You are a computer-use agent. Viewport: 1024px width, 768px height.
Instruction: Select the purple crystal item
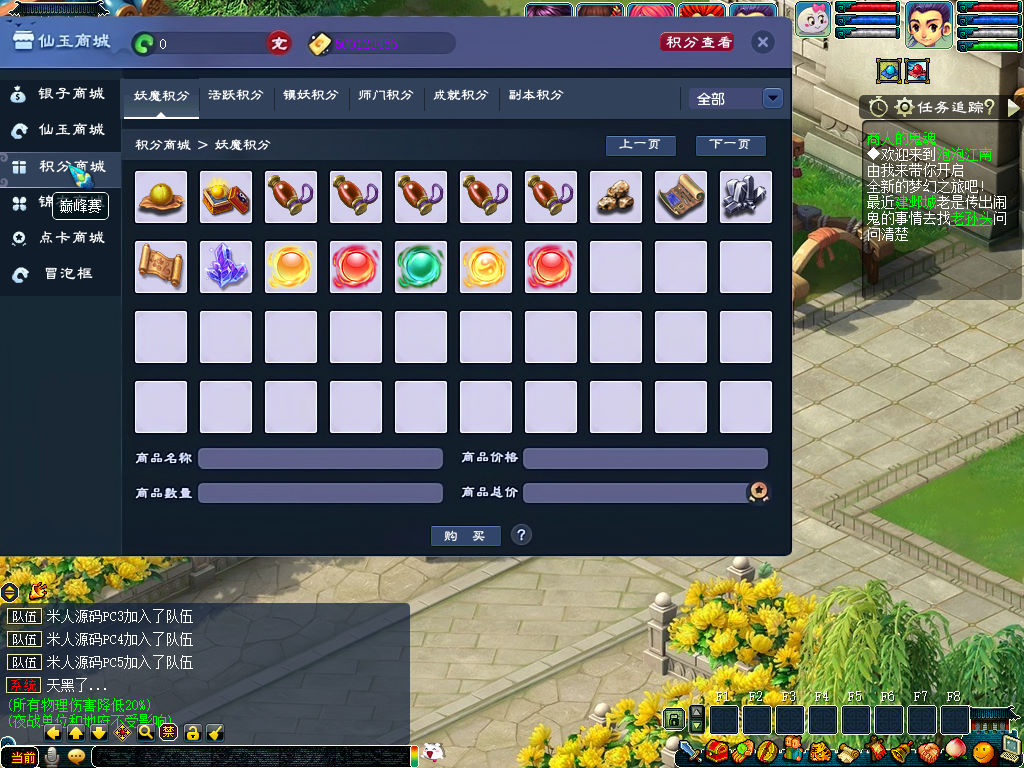[226, 267]
